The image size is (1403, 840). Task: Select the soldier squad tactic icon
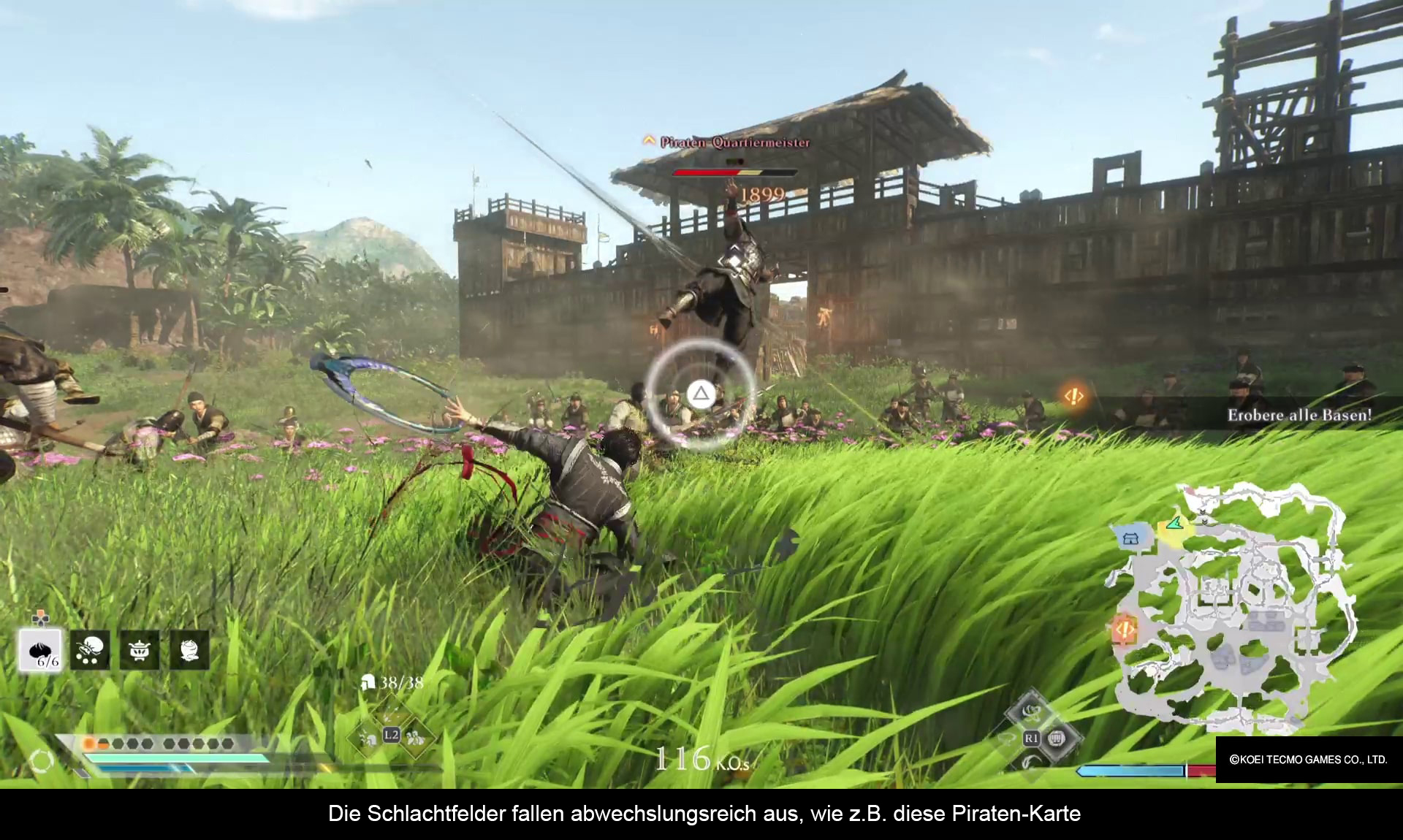coord(416,738)
